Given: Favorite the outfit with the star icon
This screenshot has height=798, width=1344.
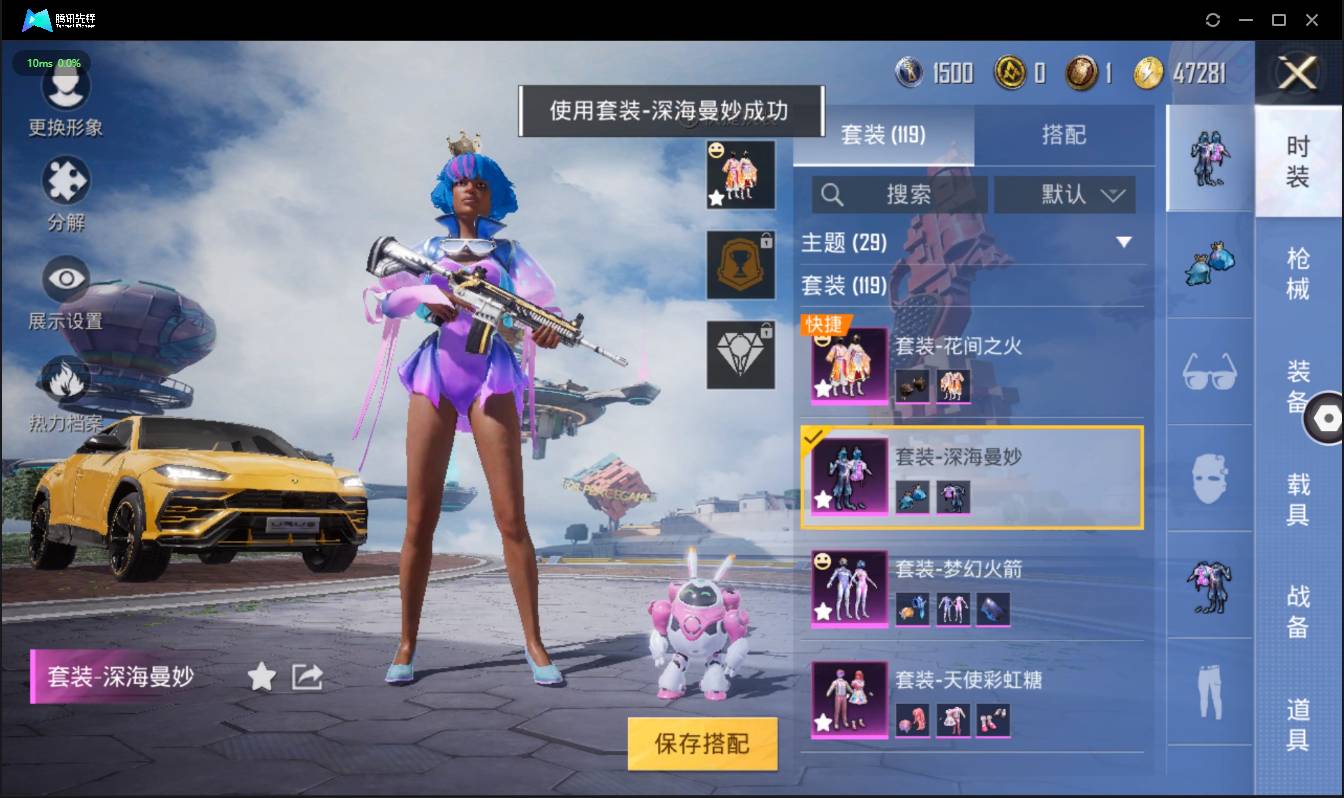Looking at the screenshot, I should click(262, 677).
